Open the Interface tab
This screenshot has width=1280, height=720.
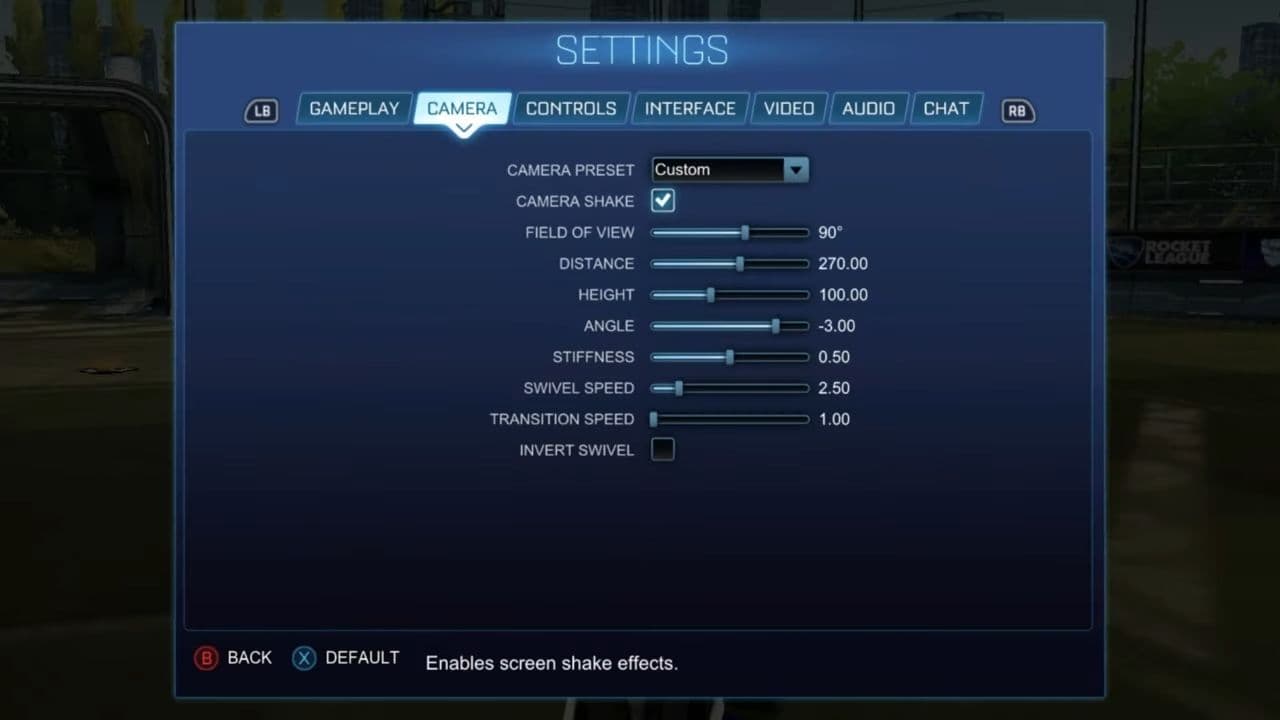click(690, 108)
